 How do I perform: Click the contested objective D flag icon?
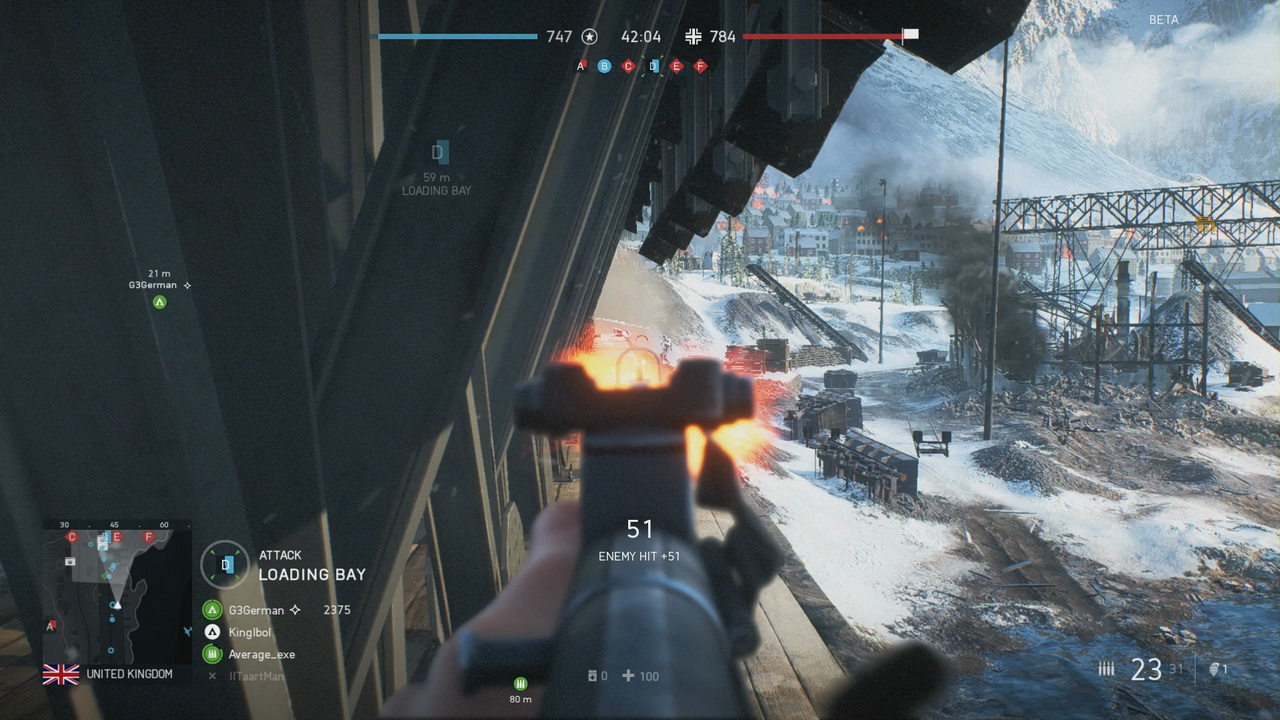click(x=653, y=66)
